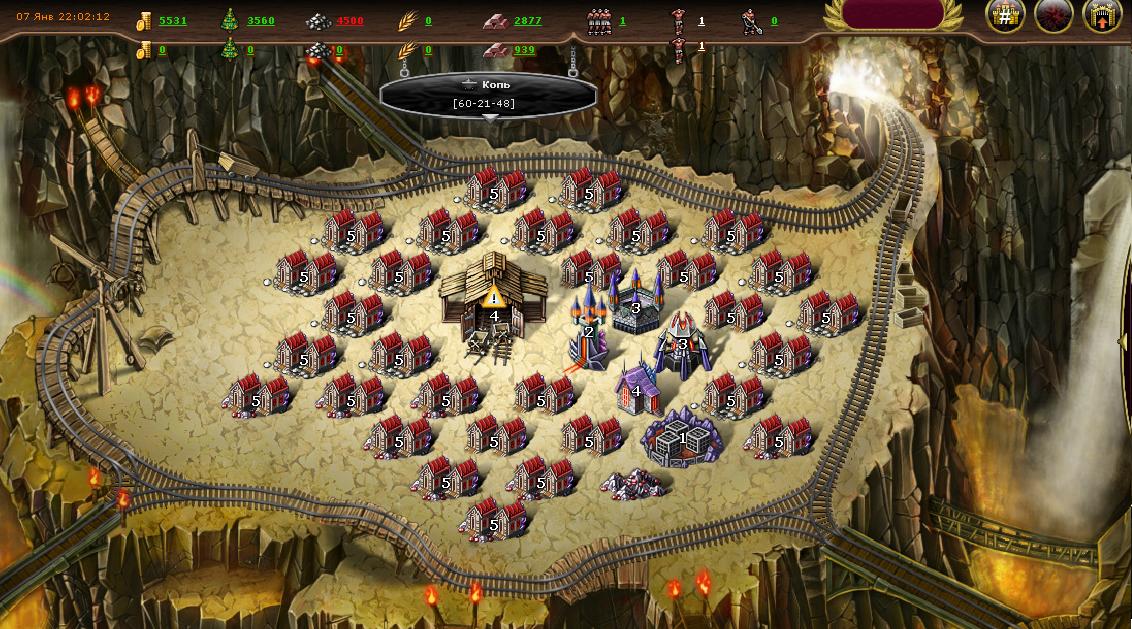This screenshot has width=1132, height=629.
Task: Open the round dark red emblem button
Action: coord(1053,16)
